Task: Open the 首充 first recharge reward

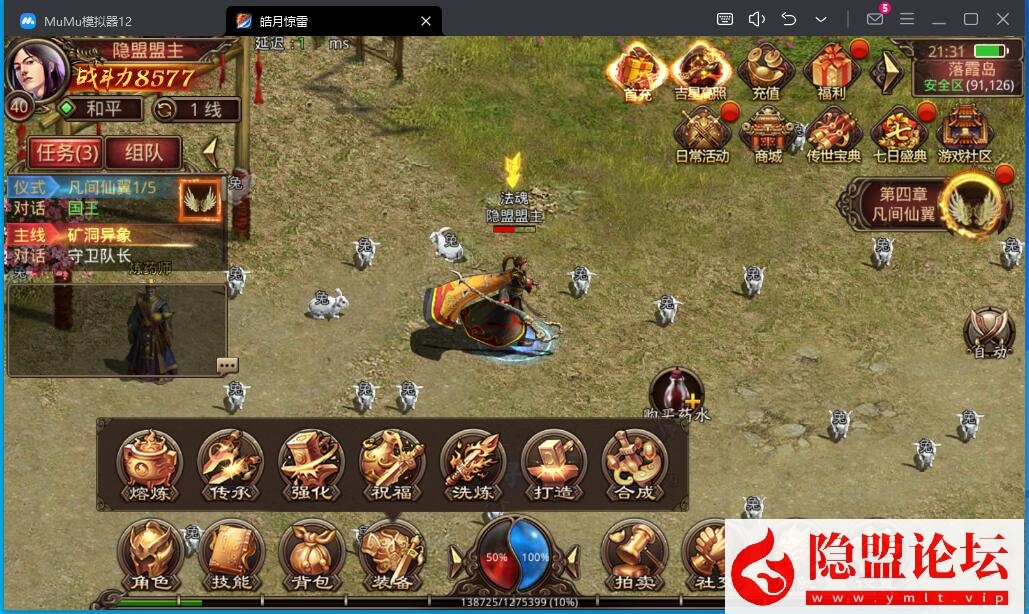Action: 637,72
